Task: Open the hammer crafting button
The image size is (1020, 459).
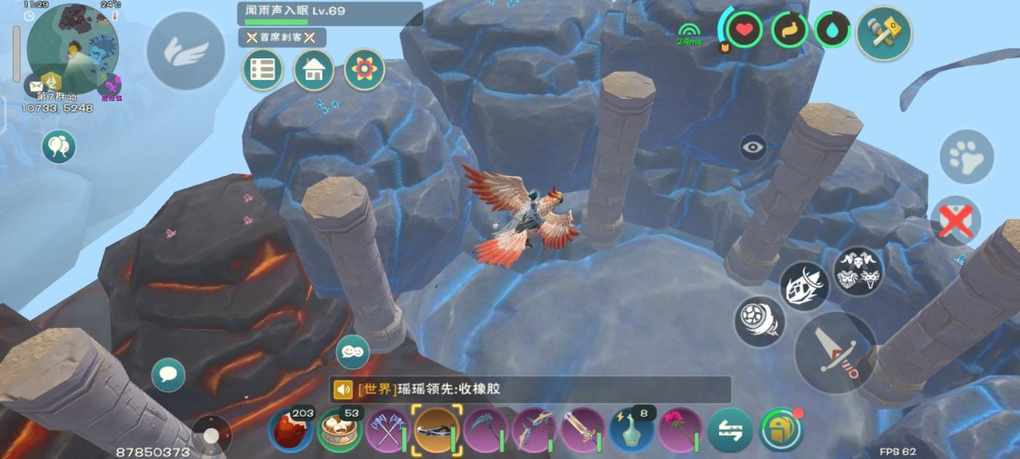Action: tap(884, 33)
